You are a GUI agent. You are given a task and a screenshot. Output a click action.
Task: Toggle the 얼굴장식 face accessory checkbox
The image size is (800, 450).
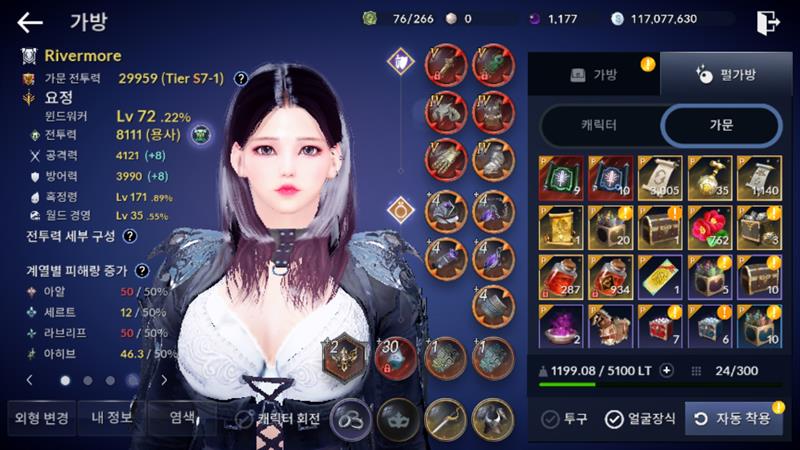pos(614,419)
